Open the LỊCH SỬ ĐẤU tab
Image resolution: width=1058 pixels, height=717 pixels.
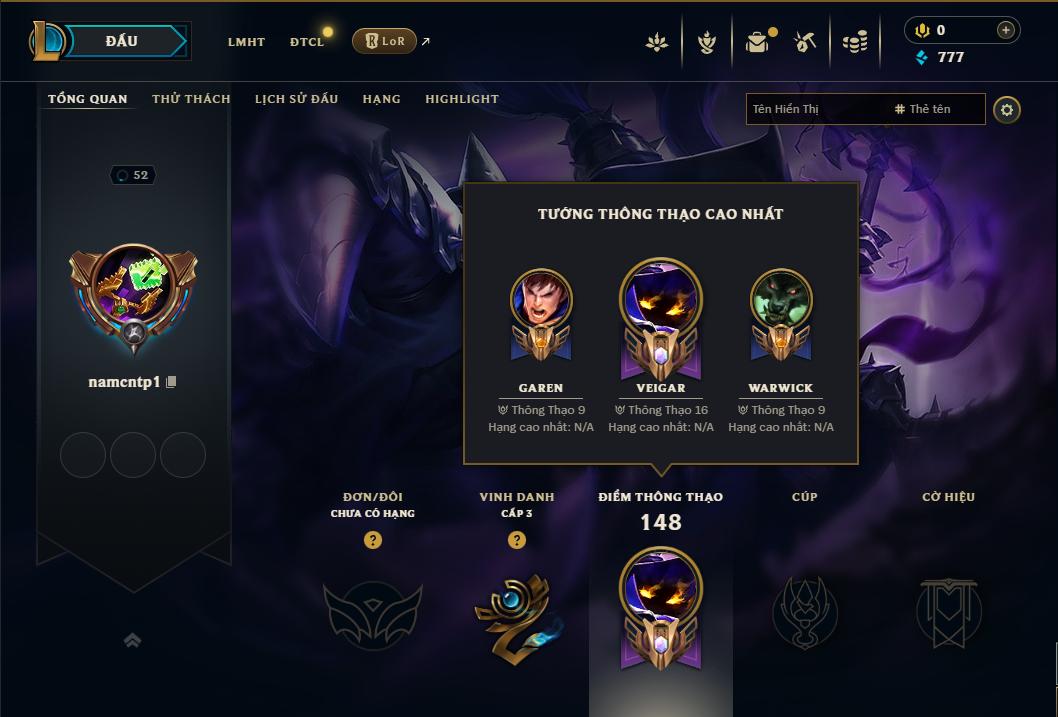[296, 99]
